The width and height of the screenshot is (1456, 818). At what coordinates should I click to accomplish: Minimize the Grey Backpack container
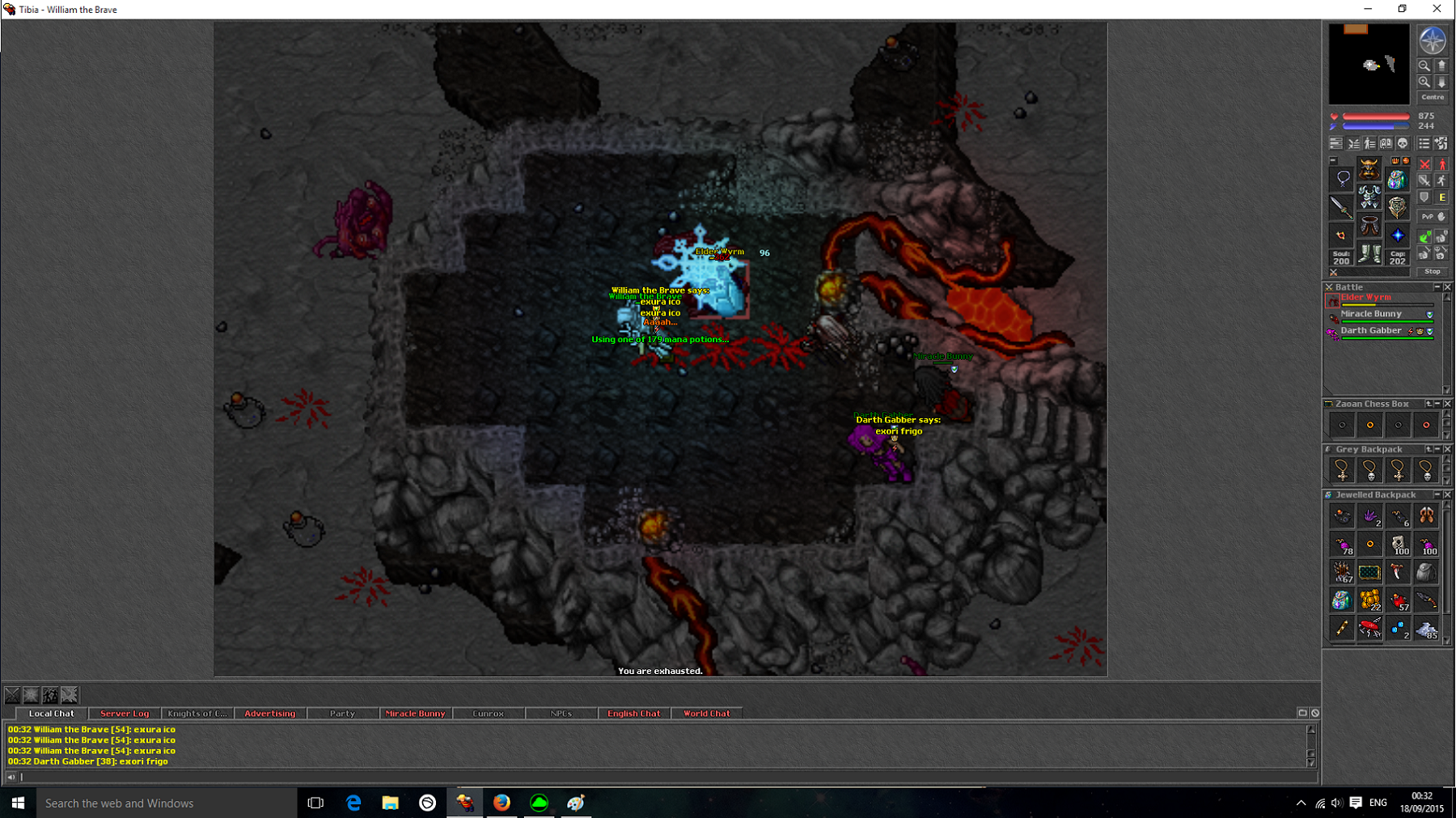1437,449
